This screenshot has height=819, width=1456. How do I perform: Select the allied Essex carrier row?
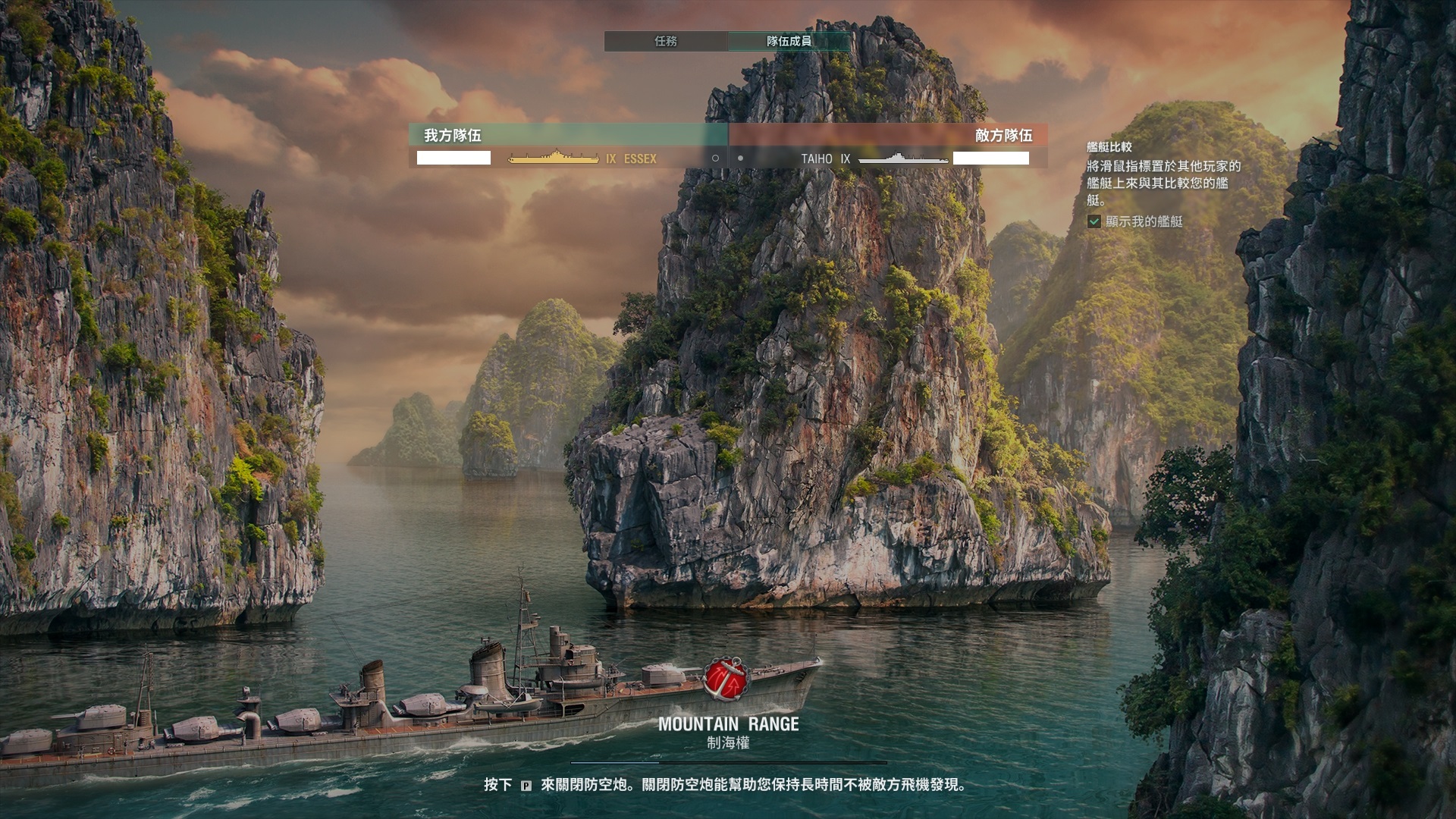click(569, 158)
